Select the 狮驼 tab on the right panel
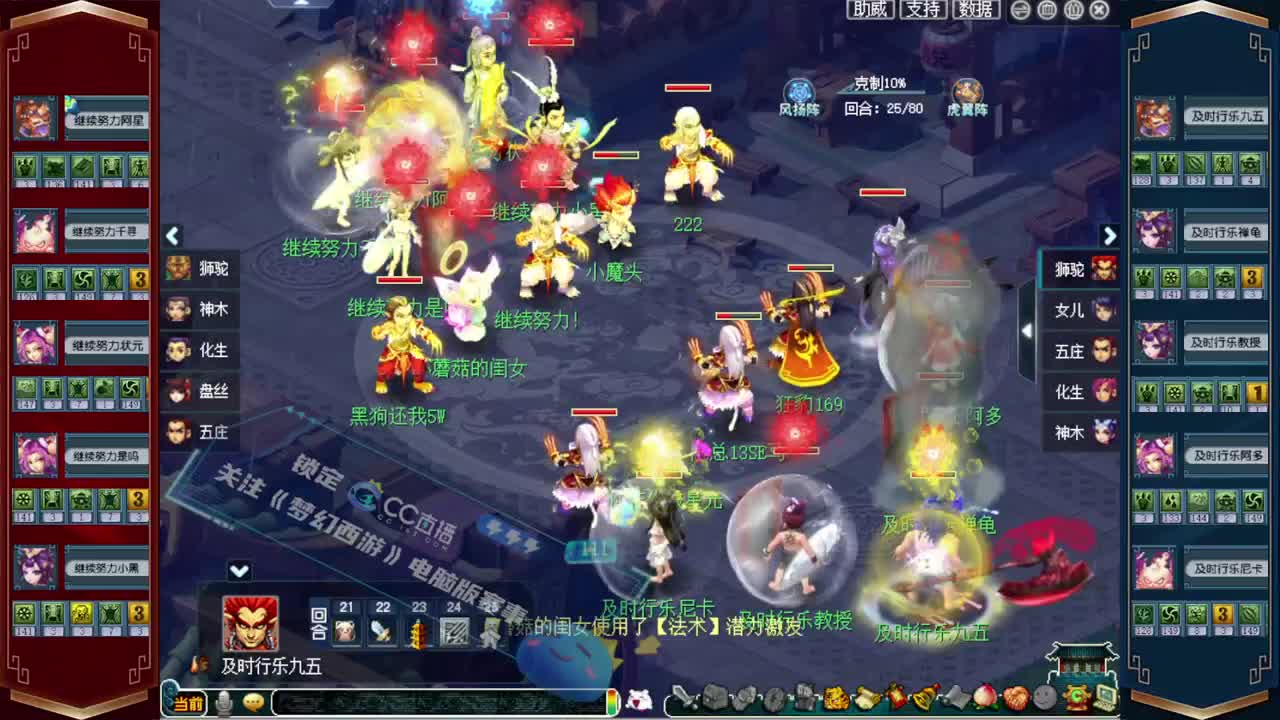The width and height of the screenshot is (1280, 720). (1069, 270)
